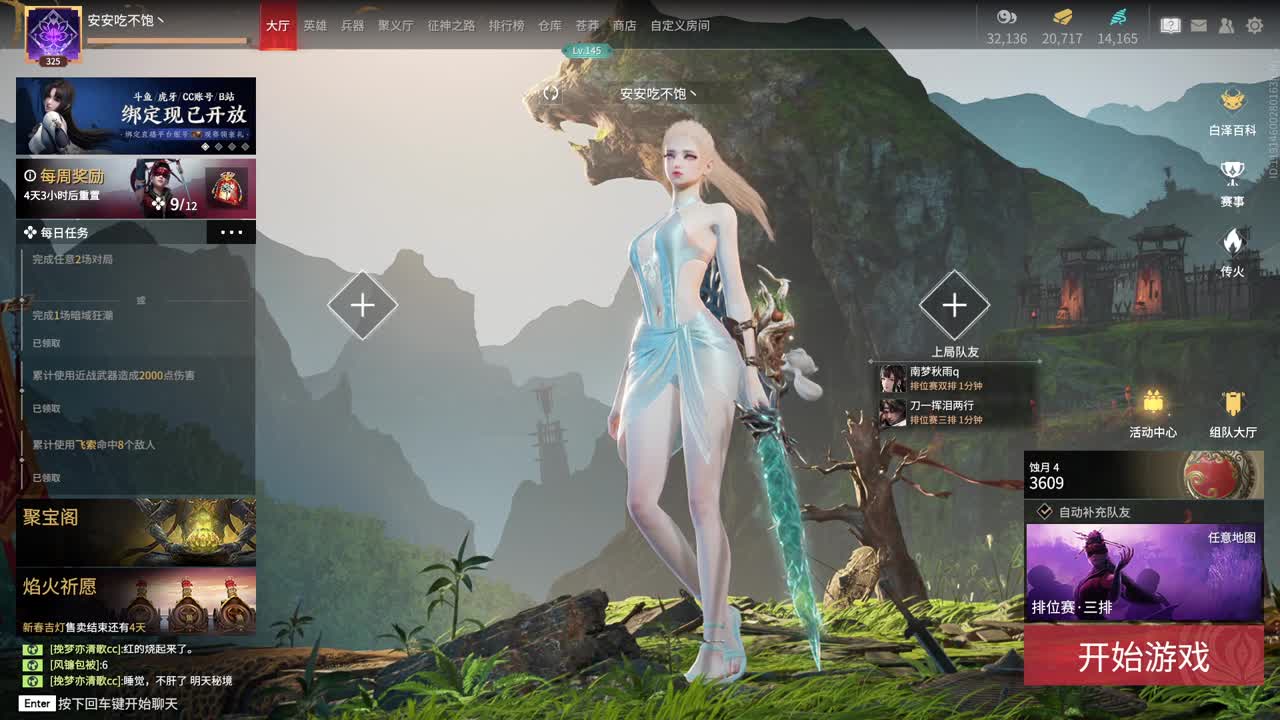This screenshot has height=720, width=1280.
Task: Start the match with 开始游戏
Action: tap(1143, 656)
